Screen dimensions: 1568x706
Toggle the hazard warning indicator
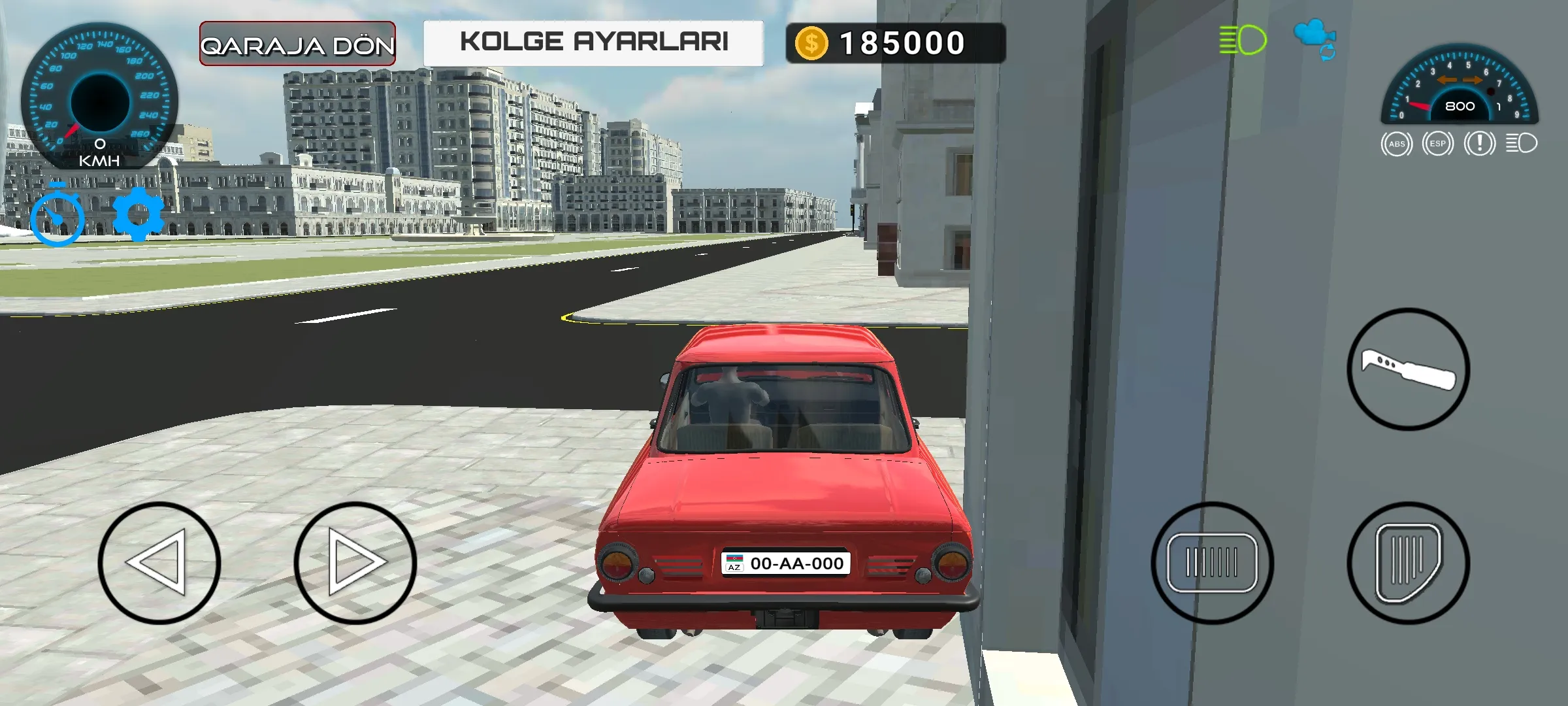[1480, 142]
